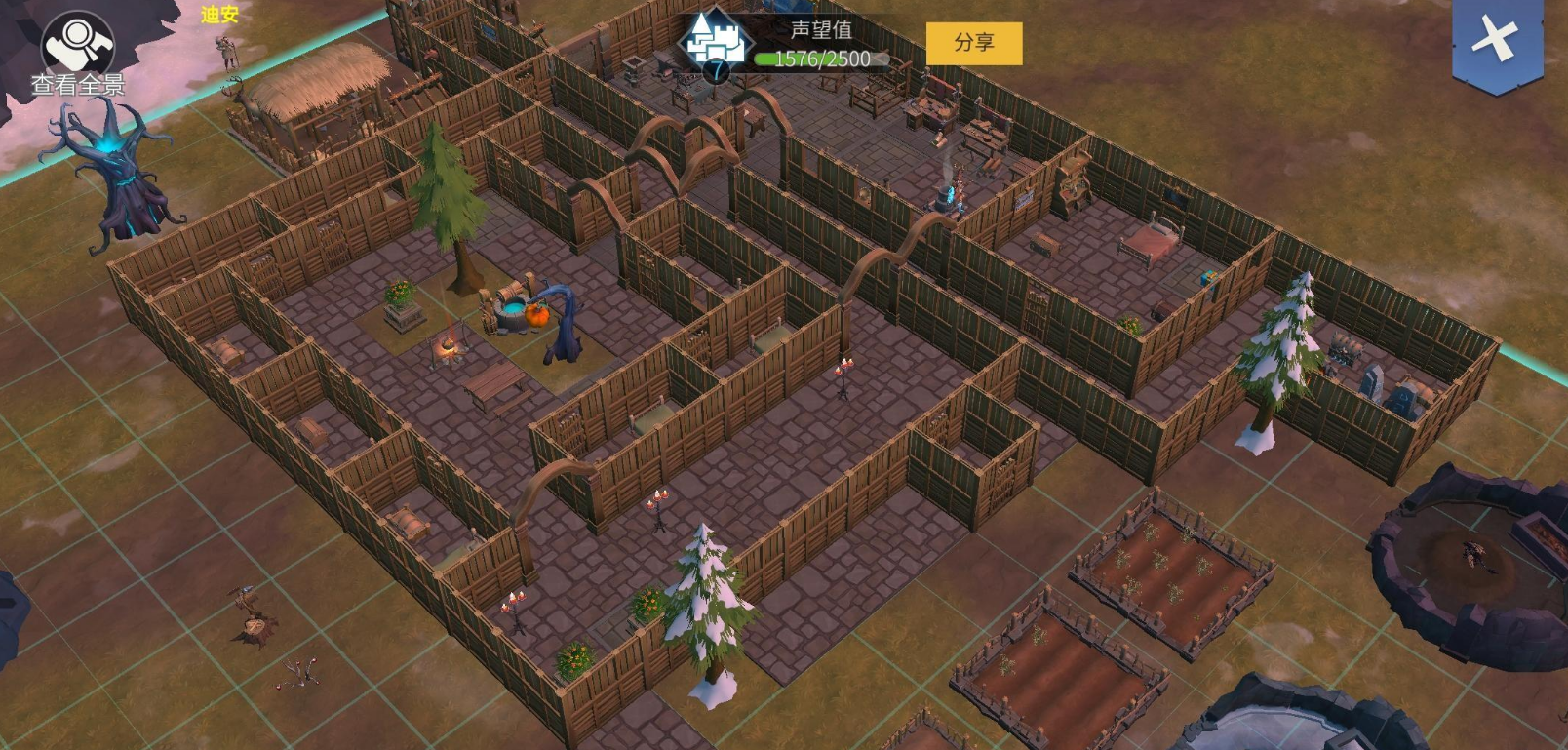Close the manor view with the X
The height and width of the screenshot is (750, 1568).
1496,41
